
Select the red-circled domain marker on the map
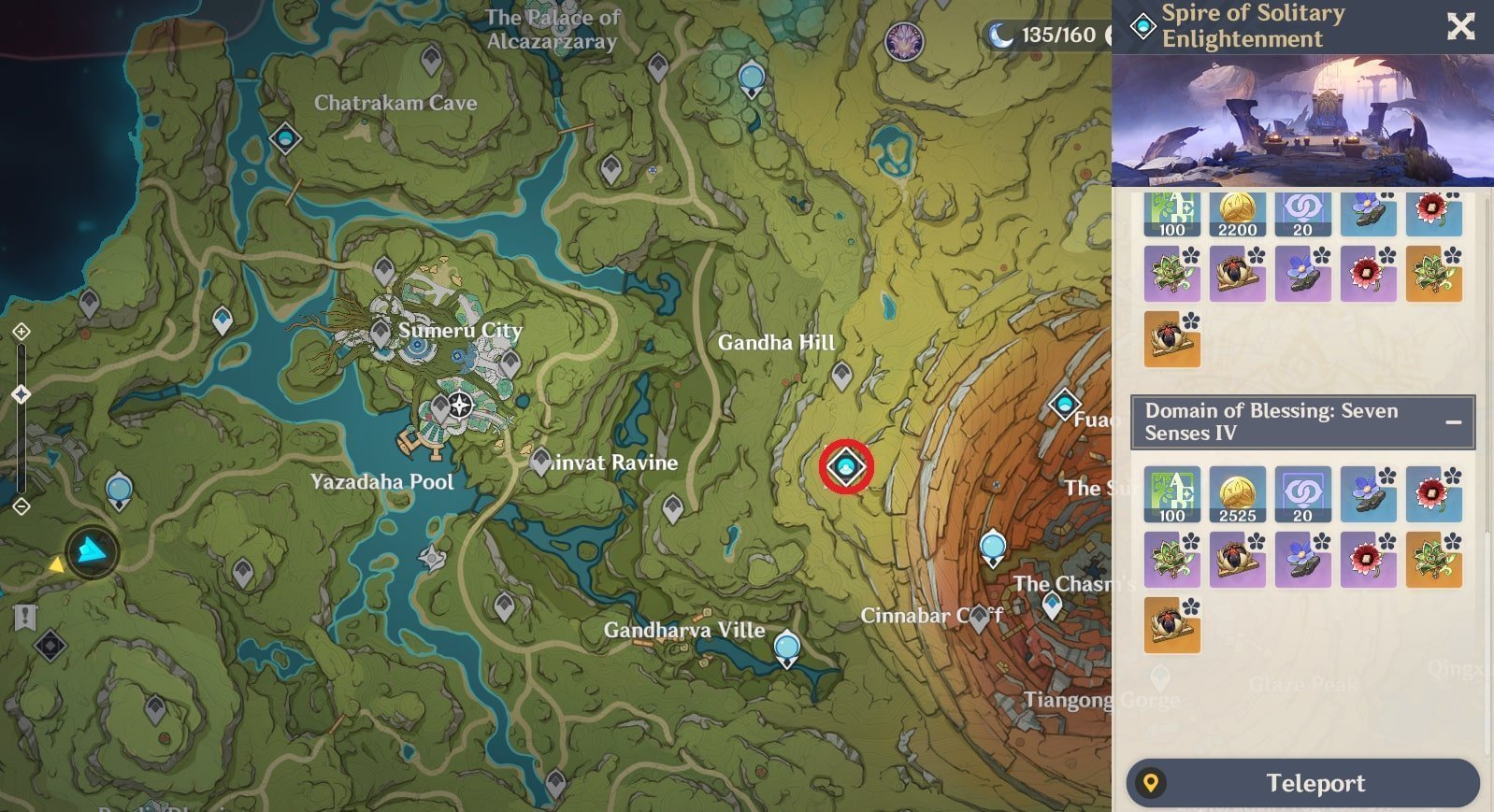click(844, 467)
